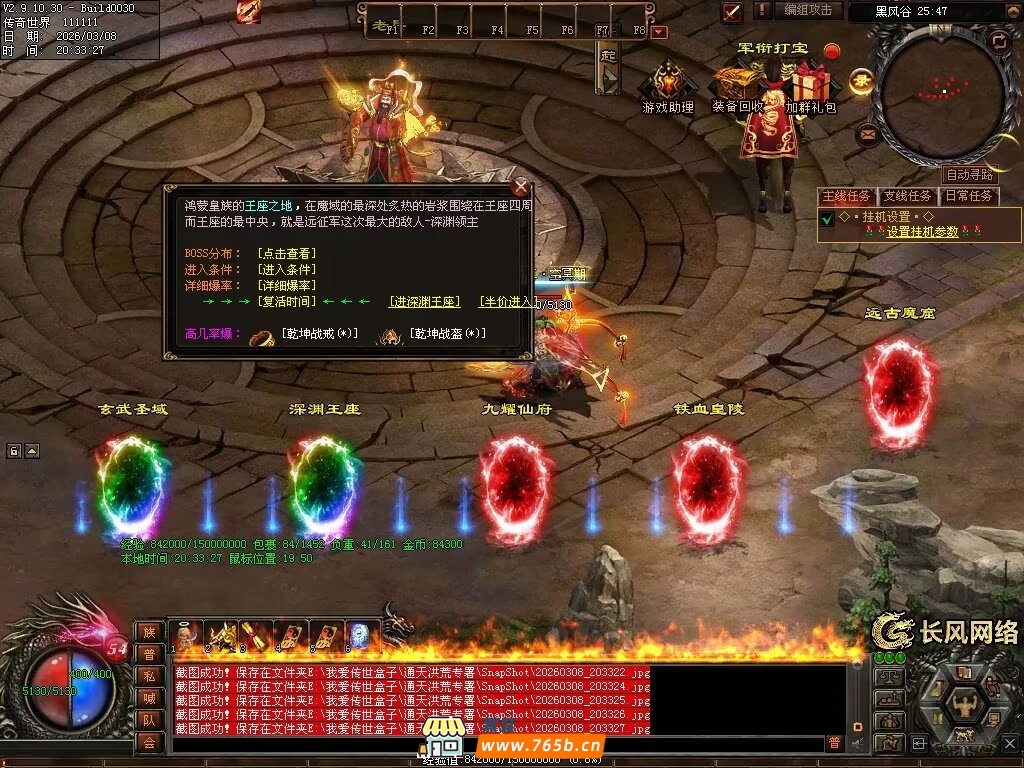This screenshot has width=1024, height=768.
Task: Open the mail envelope icon beside minimap
Action: pos(867,131)
